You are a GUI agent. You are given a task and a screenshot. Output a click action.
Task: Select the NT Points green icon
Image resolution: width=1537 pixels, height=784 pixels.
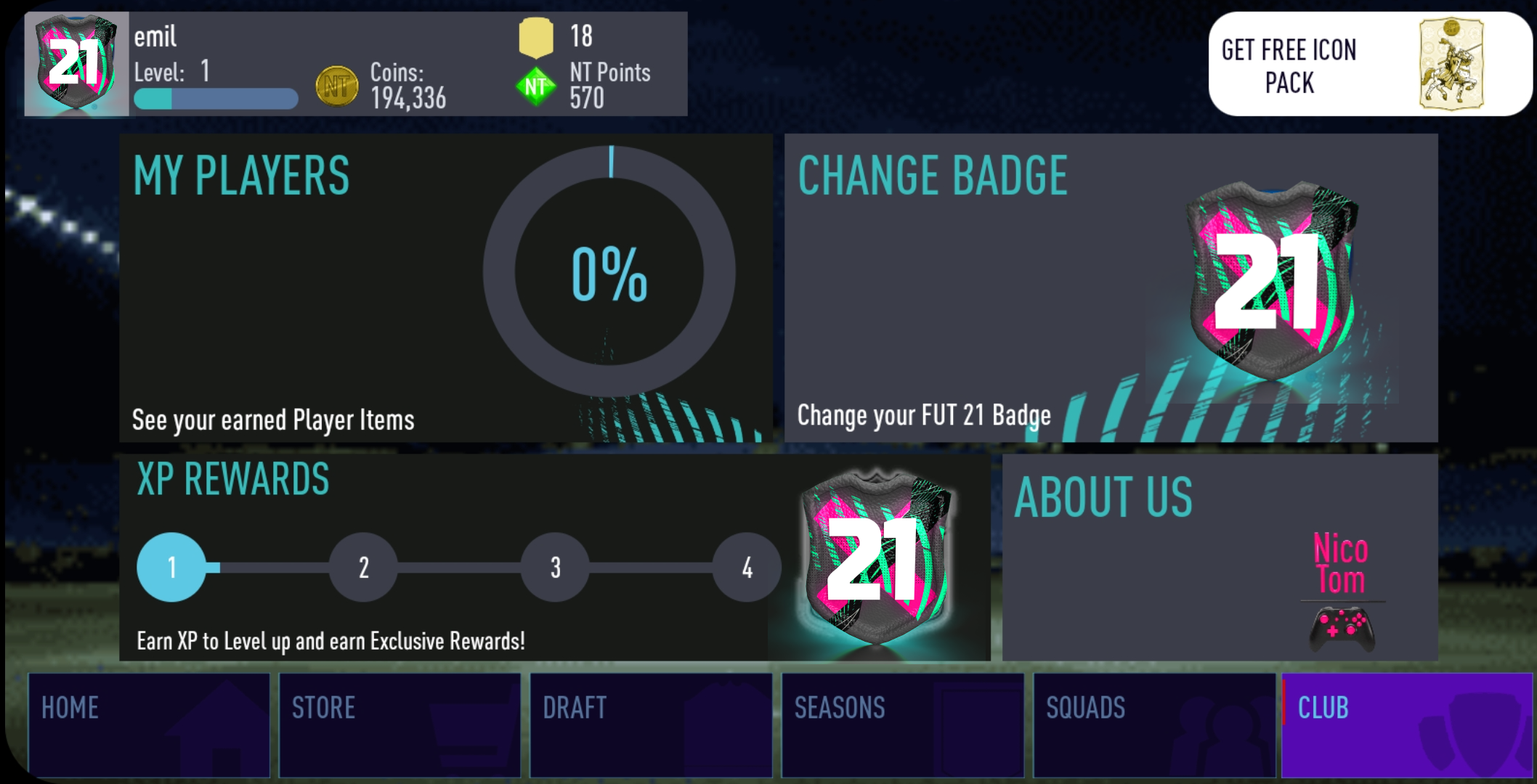[535, 86]
